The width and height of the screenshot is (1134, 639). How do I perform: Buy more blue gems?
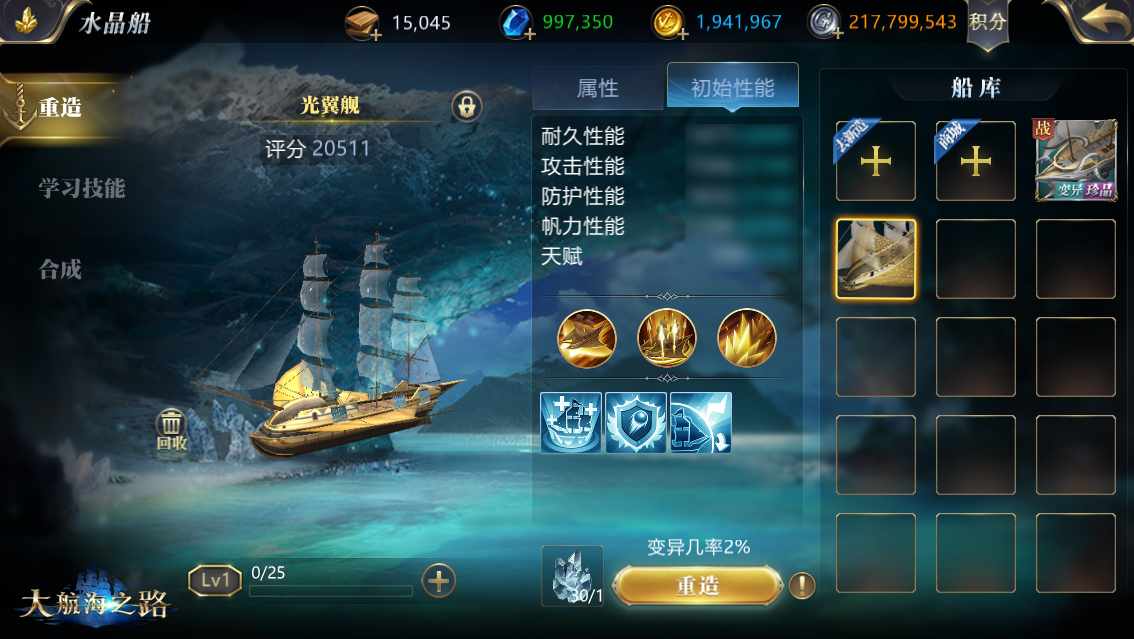518,23
